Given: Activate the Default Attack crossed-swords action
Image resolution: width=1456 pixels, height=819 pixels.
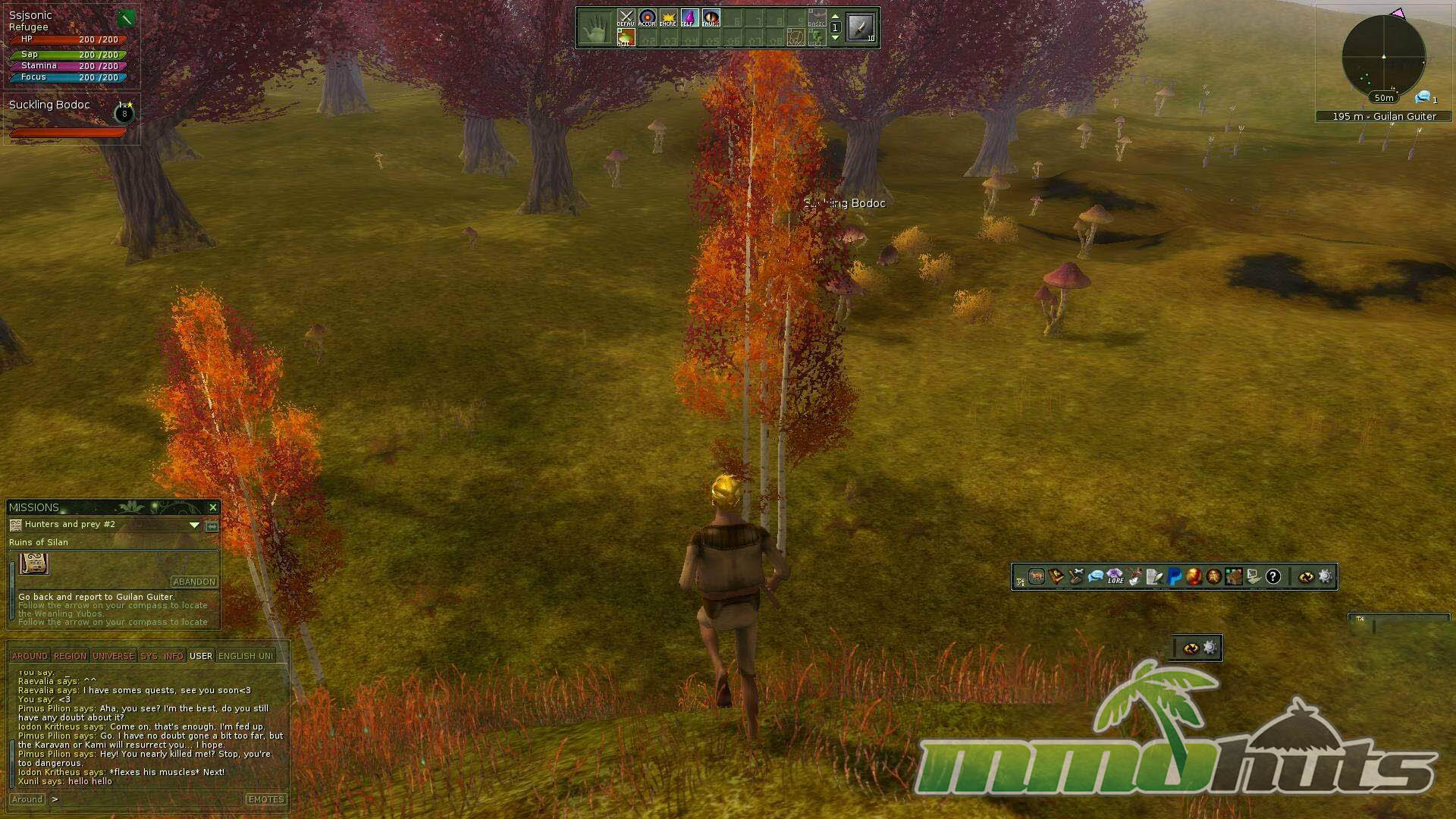Looking at the screenshot, I should (x=626, y=18).
